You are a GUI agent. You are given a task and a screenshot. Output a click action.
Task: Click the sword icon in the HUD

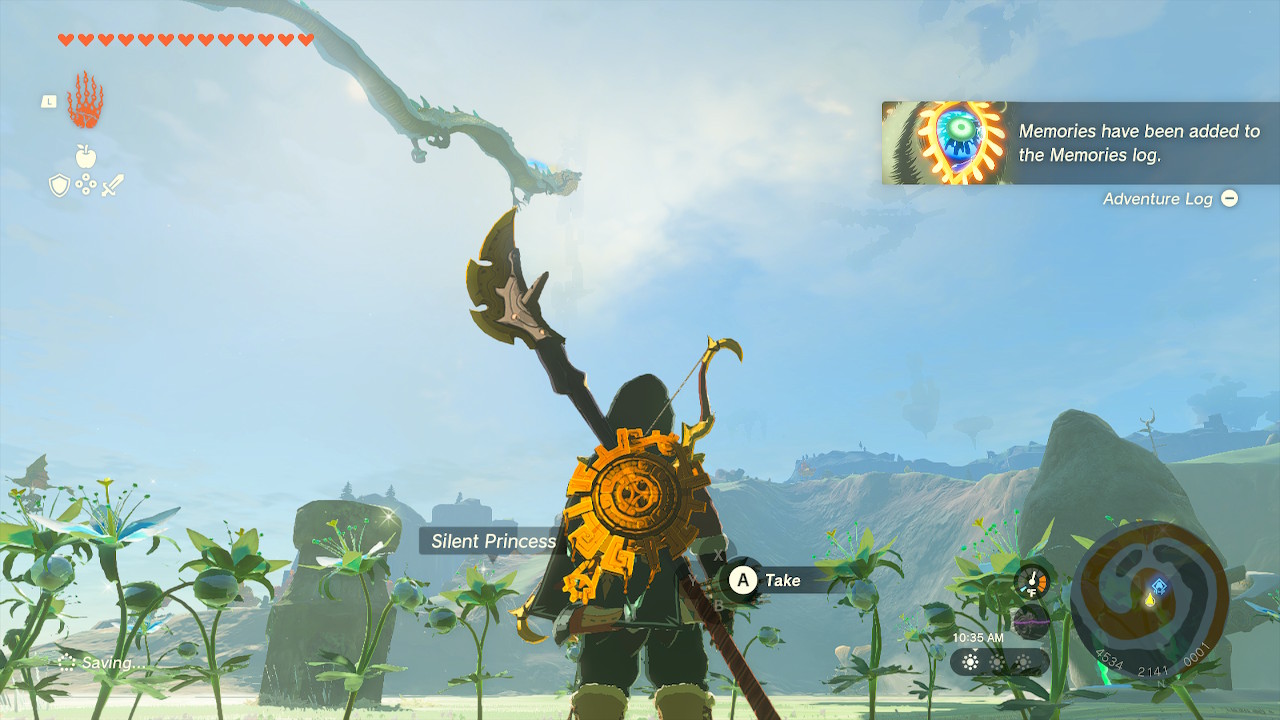pos(113,184)
